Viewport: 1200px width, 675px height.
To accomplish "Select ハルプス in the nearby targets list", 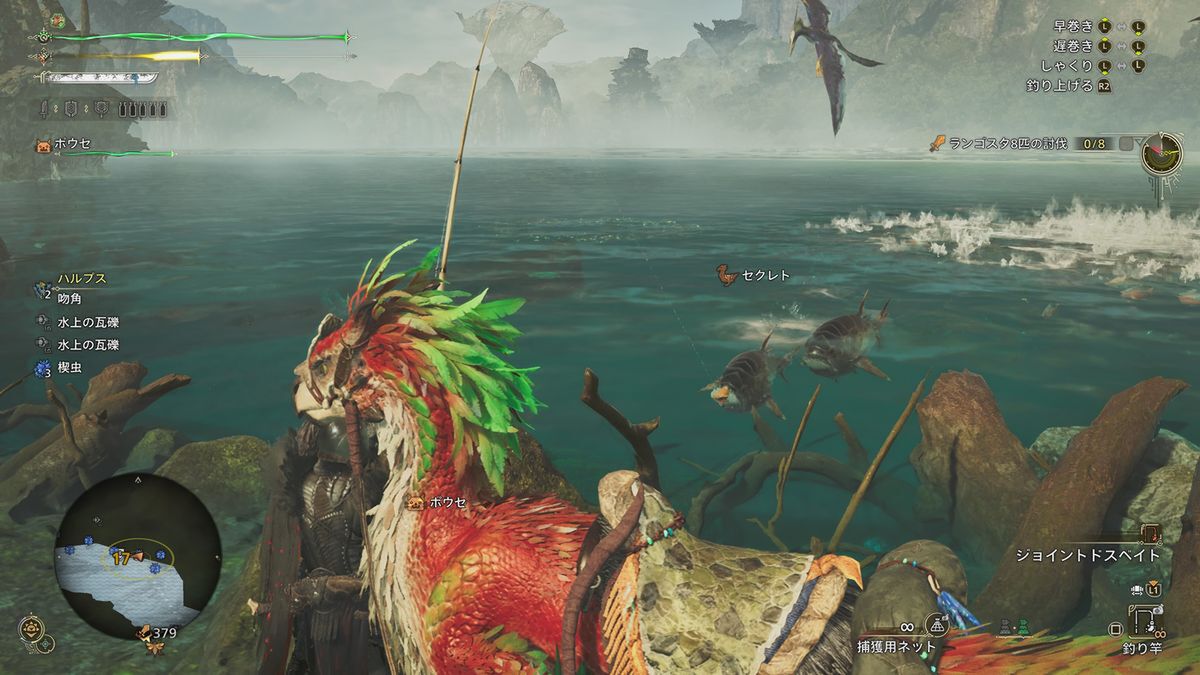I will coord(82,278).
